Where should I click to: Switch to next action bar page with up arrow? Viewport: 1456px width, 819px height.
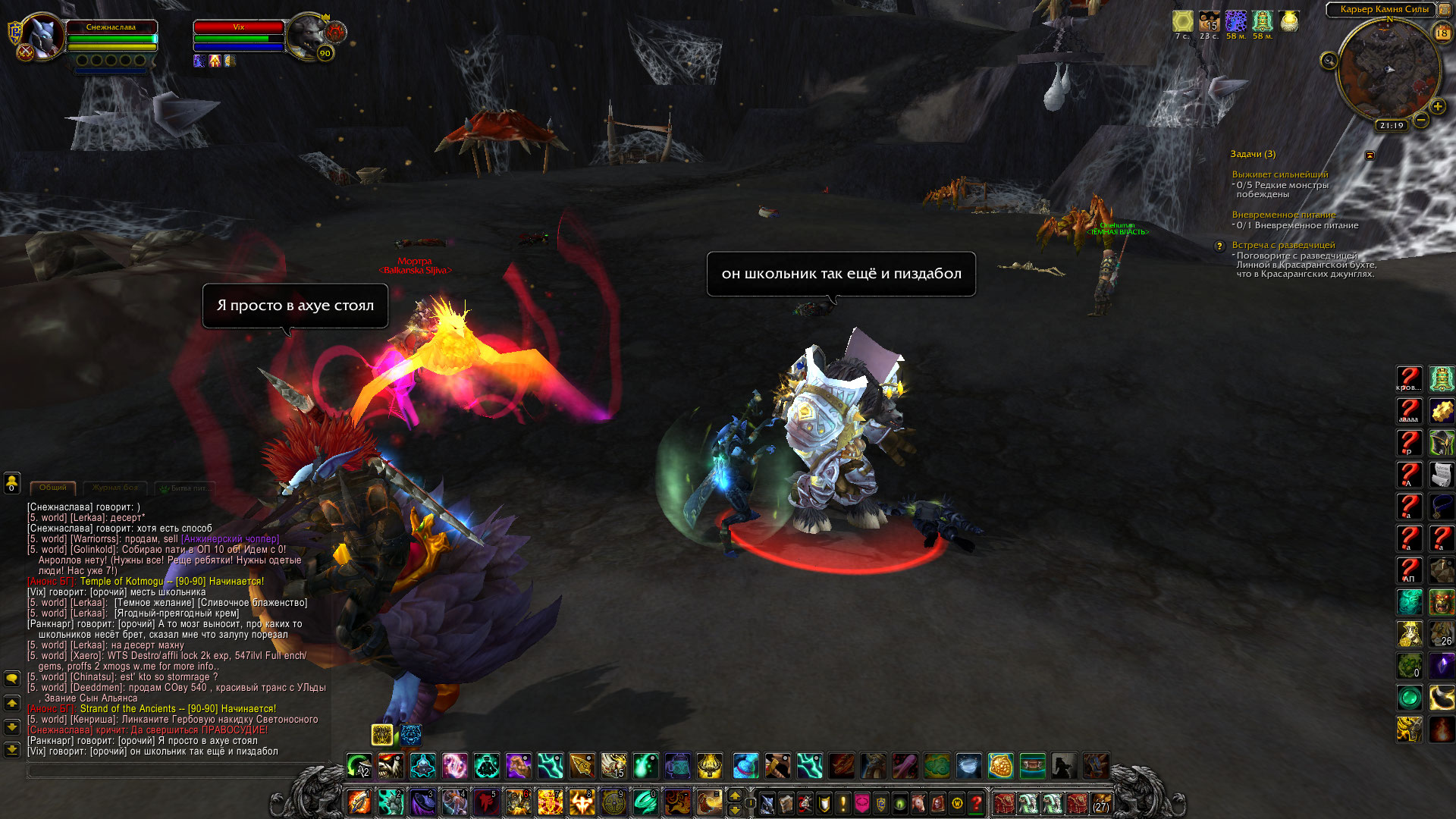734,795
